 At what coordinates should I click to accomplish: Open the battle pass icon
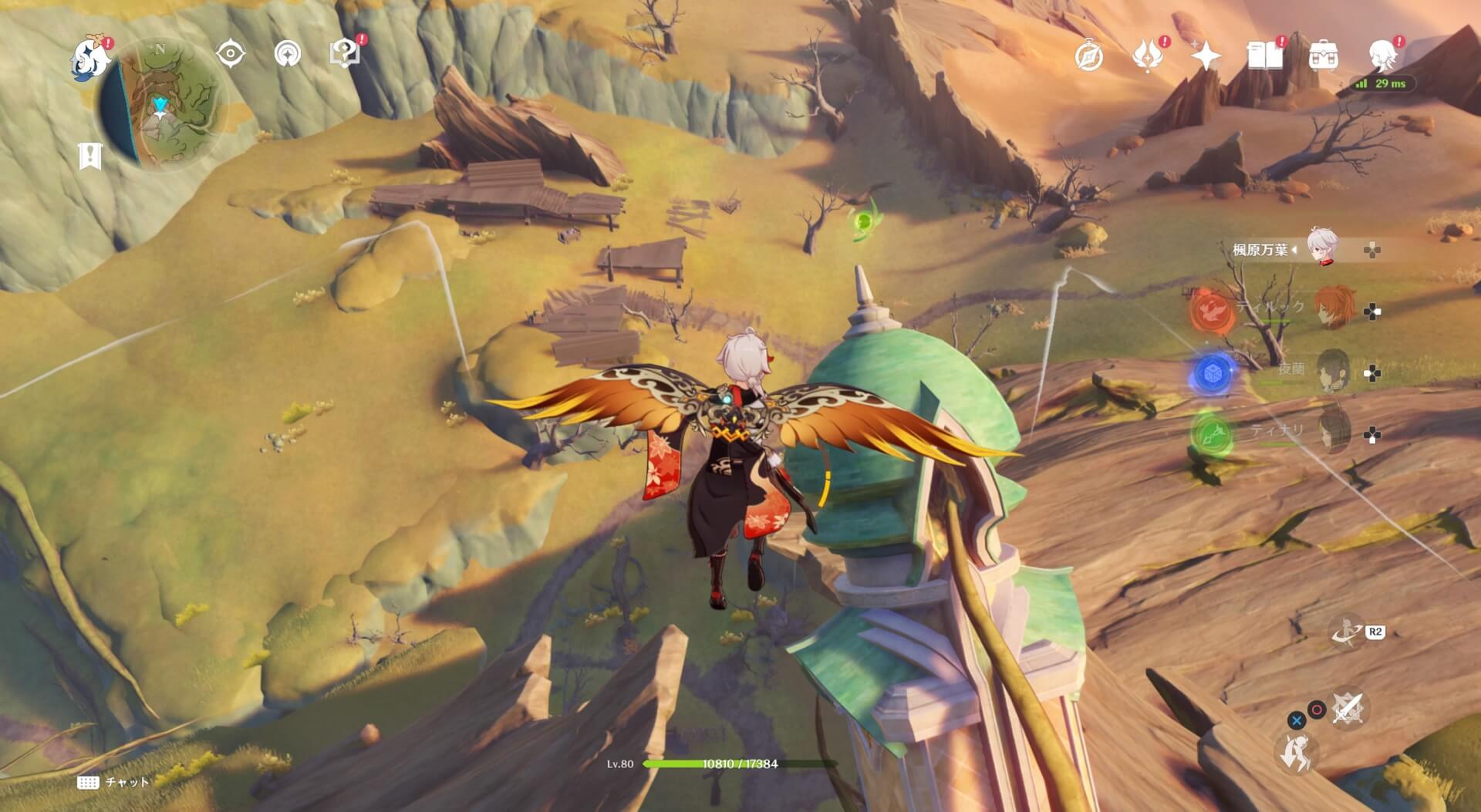pos(1147,56)
